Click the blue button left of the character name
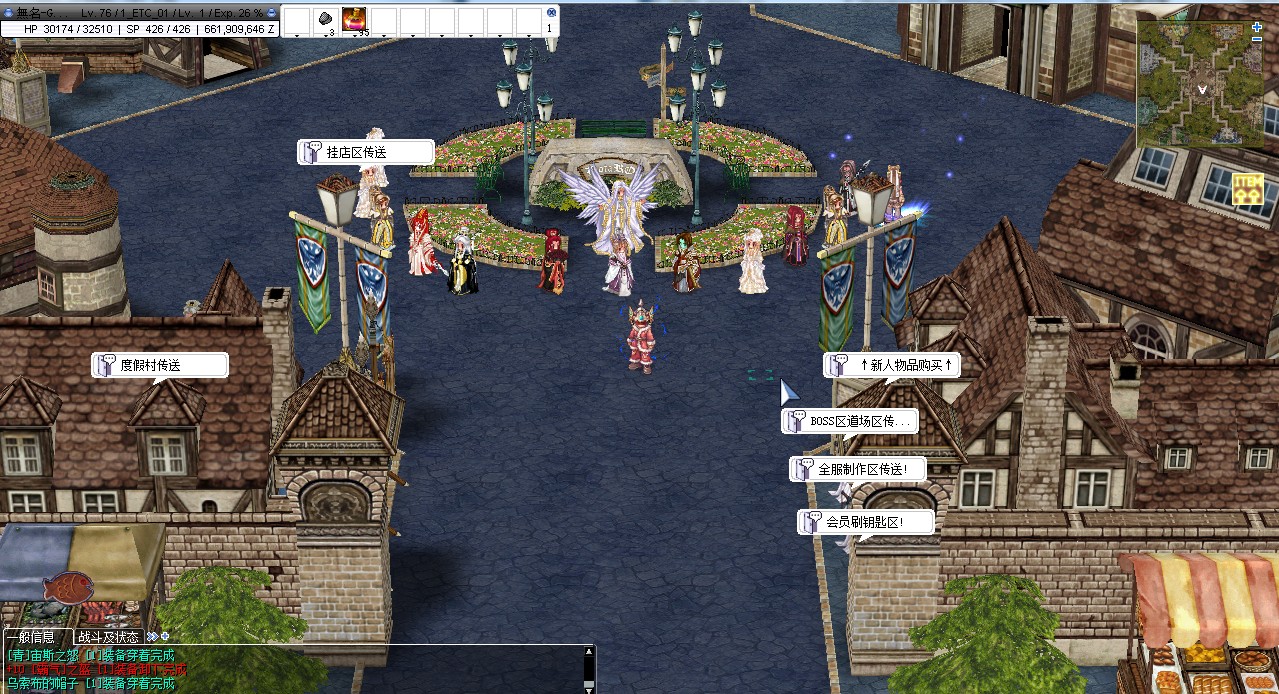1279x694 pixels. coord(9,12)
